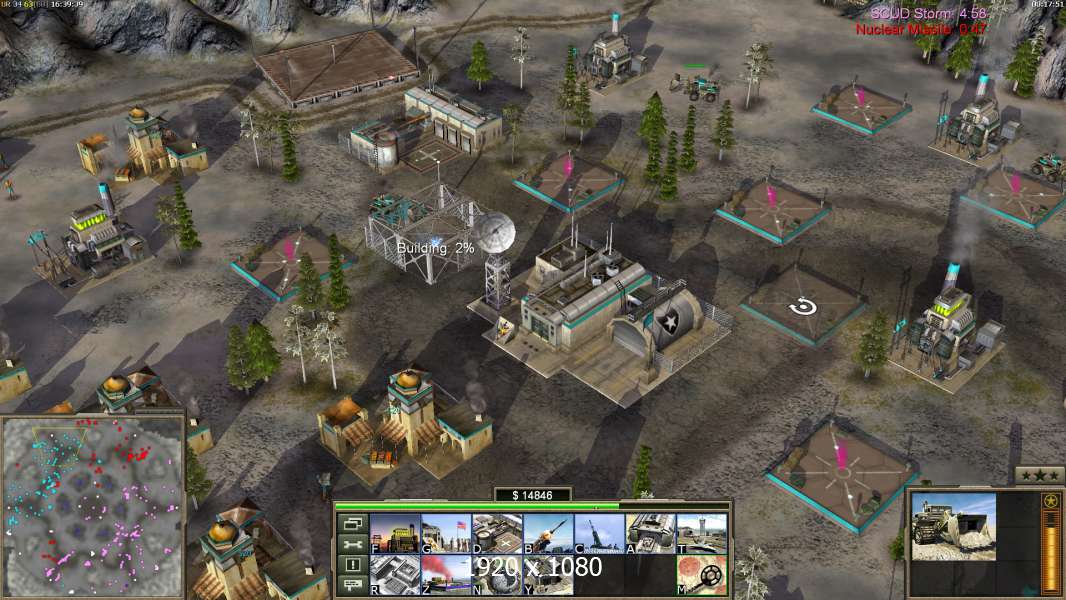Build an Airfield with control tower

coord(700,533)
